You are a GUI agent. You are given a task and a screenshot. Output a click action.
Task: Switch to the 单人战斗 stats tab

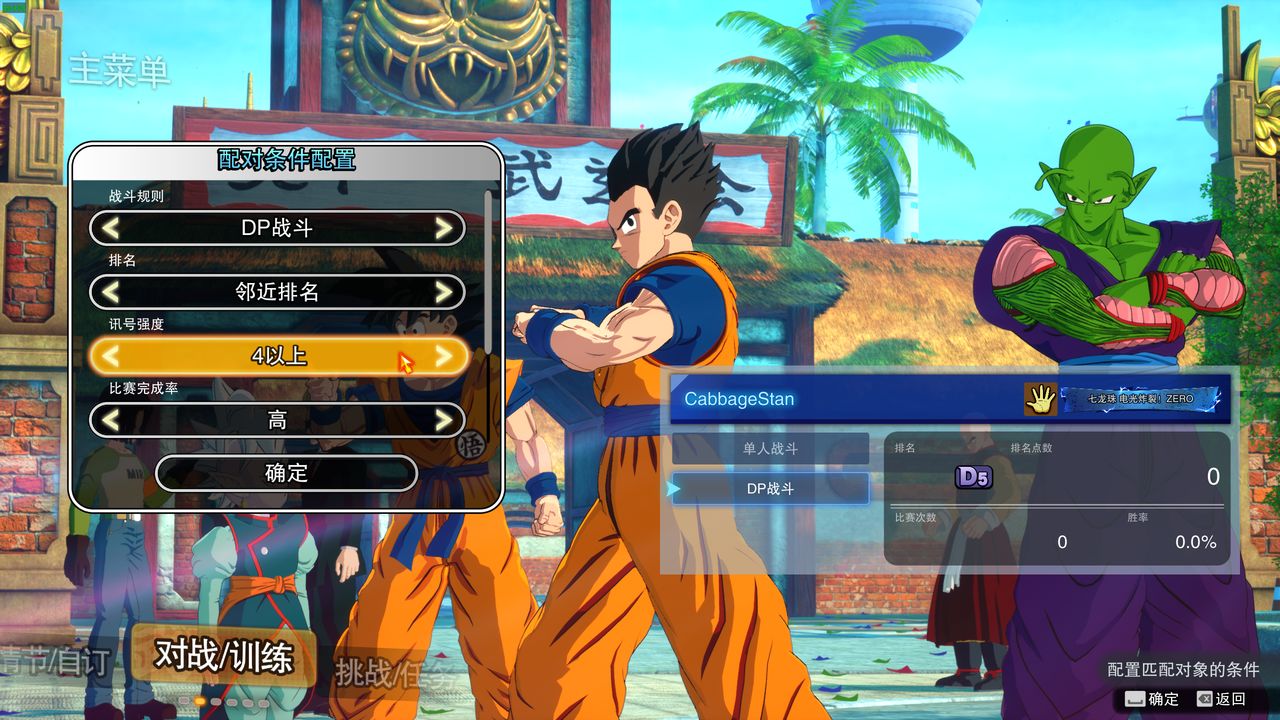[770, 449]
